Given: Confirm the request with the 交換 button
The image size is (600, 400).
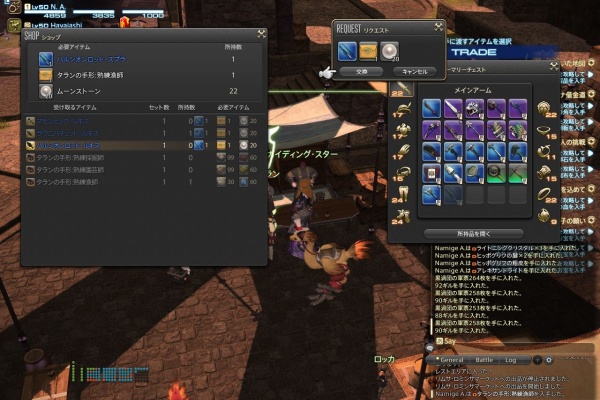Looking at the screenshot, I should point(361,72).
